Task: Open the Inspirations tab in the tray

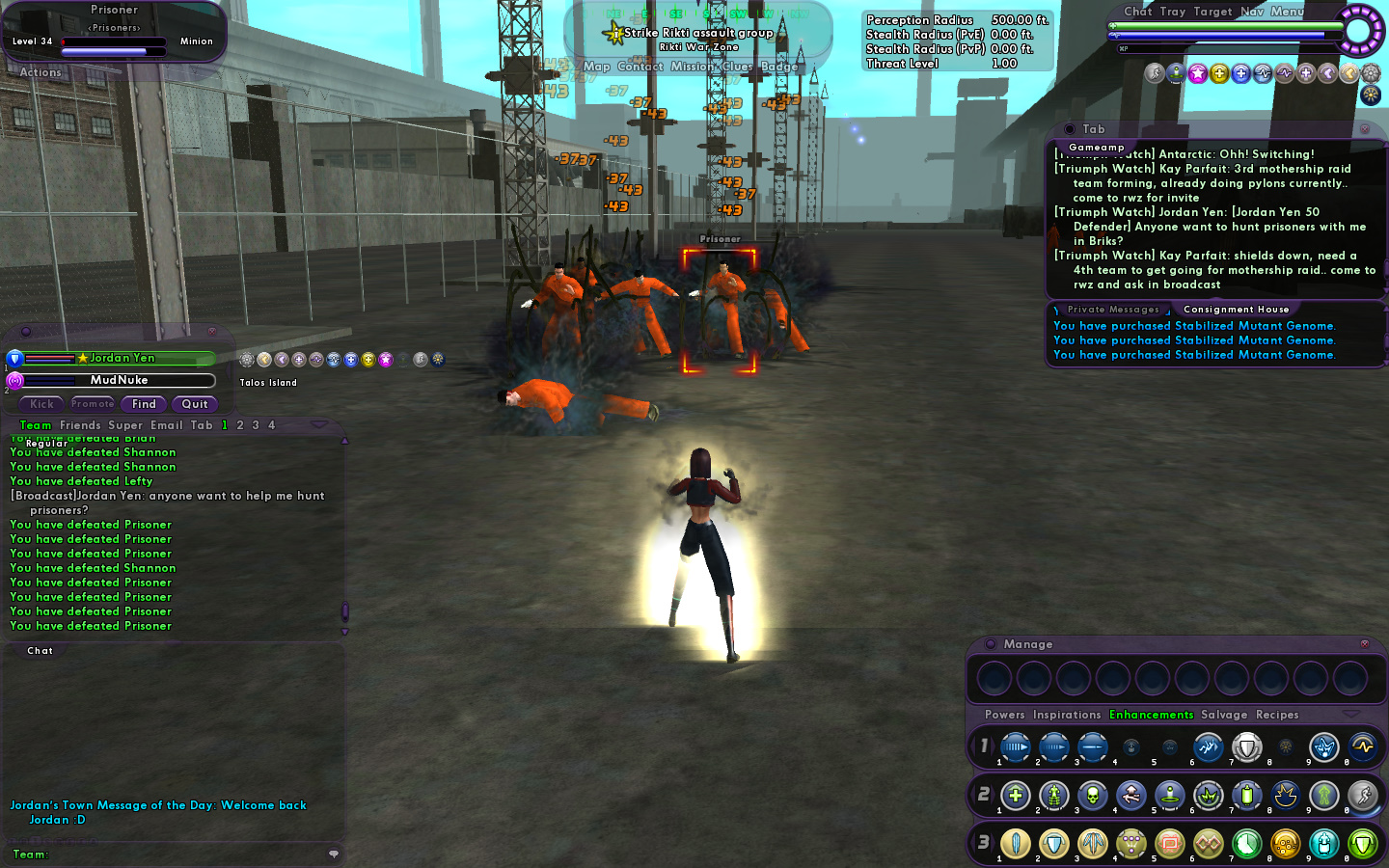Action: point(1066,715)
